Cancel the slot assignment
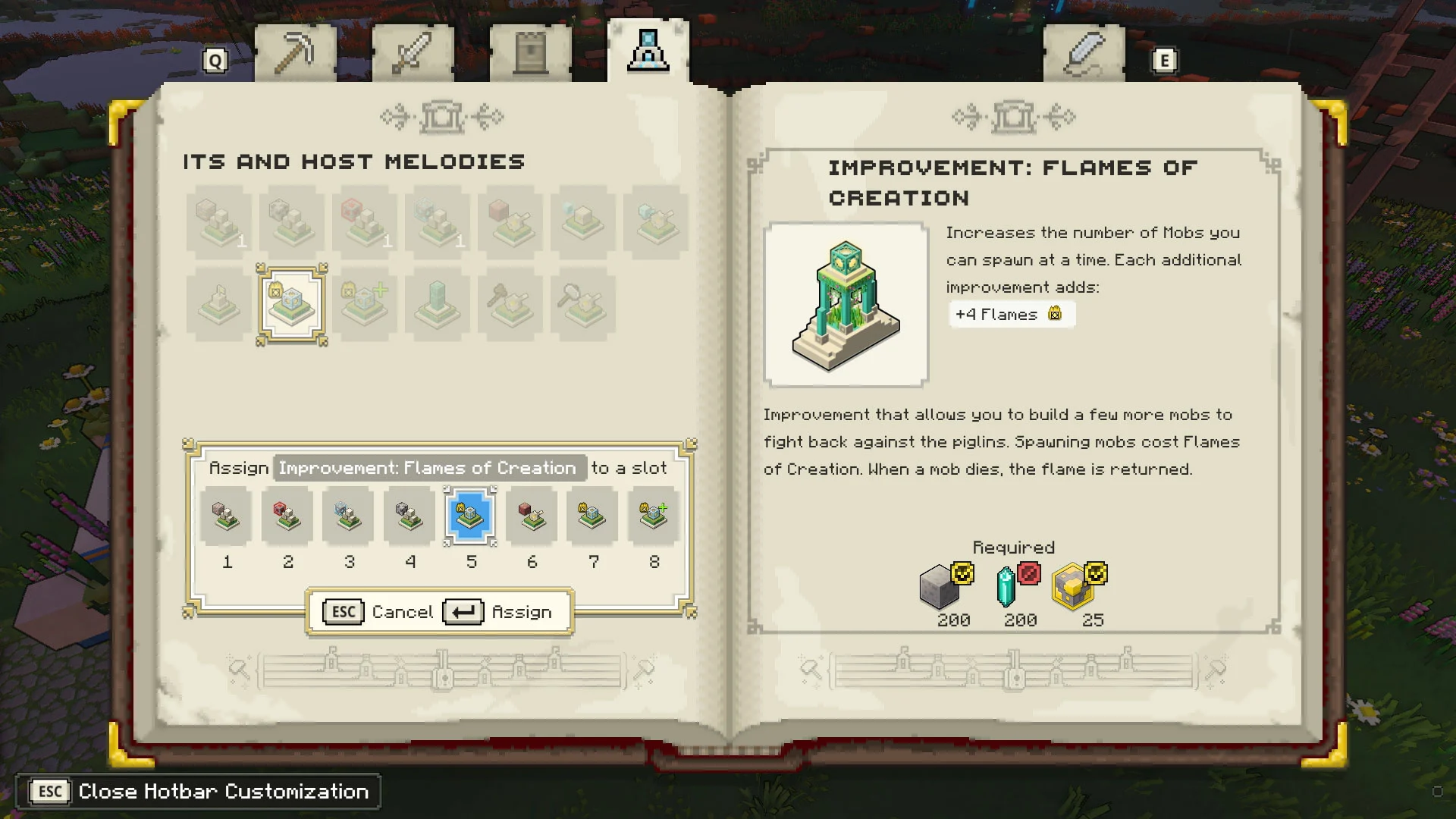The height and width of the screenshot is (819, 1456). coord(378,612)
